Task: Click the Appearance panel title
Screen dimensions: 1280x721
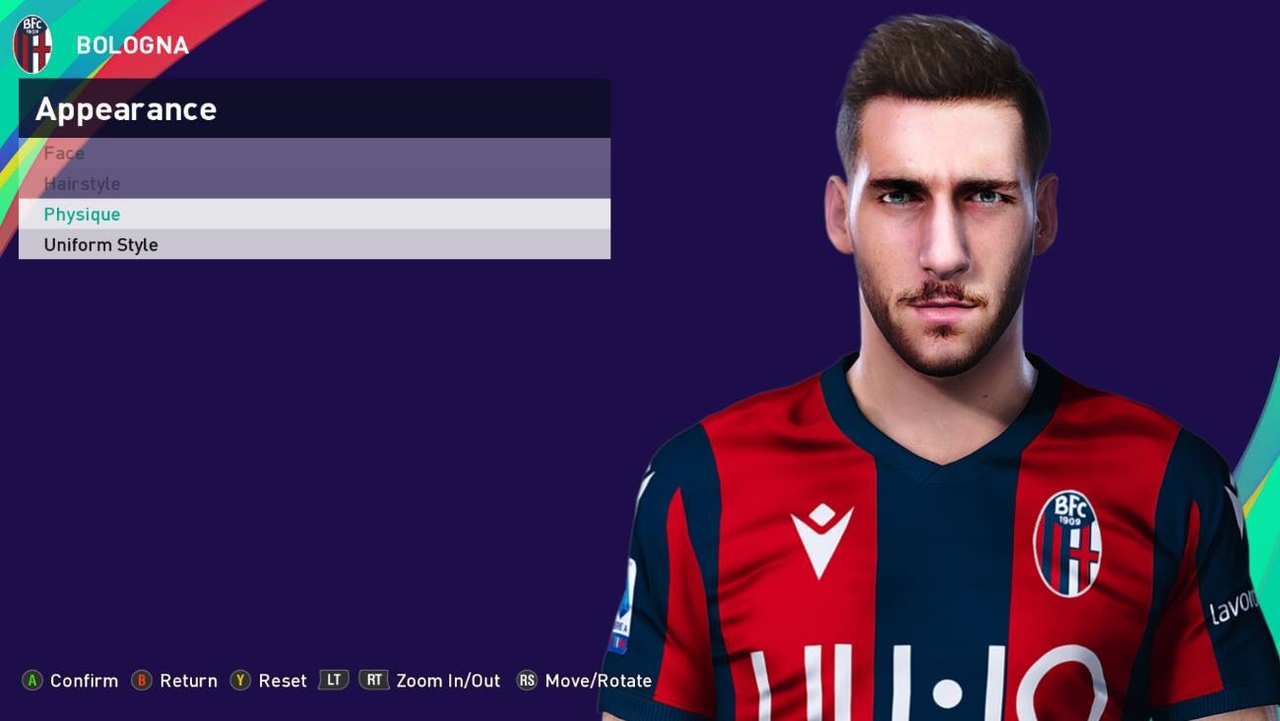Action: [125, 109]
